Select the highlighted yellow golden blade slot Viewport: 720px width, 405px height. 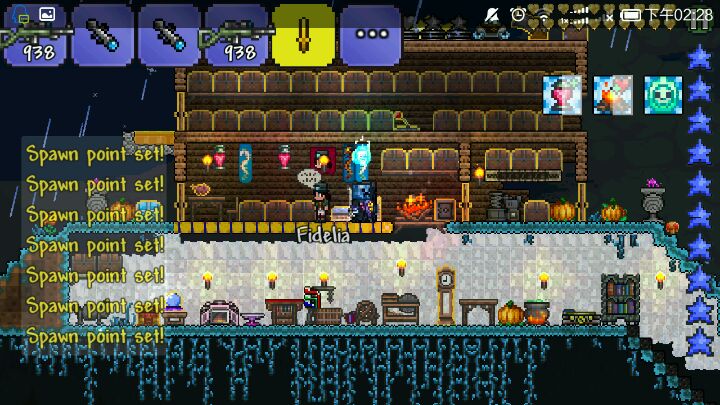click(303, 33)
